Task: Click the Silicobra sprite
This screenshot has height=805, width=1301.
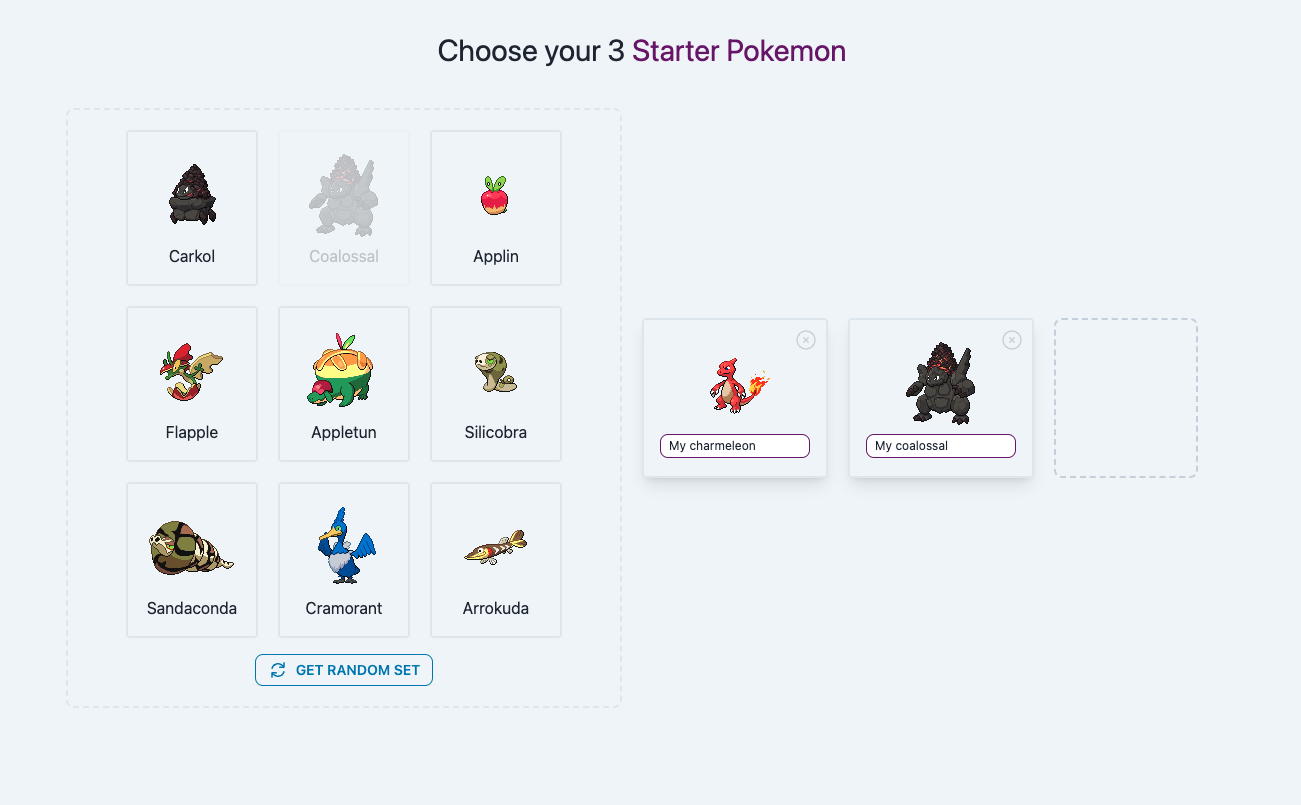Action: [495, 370]
